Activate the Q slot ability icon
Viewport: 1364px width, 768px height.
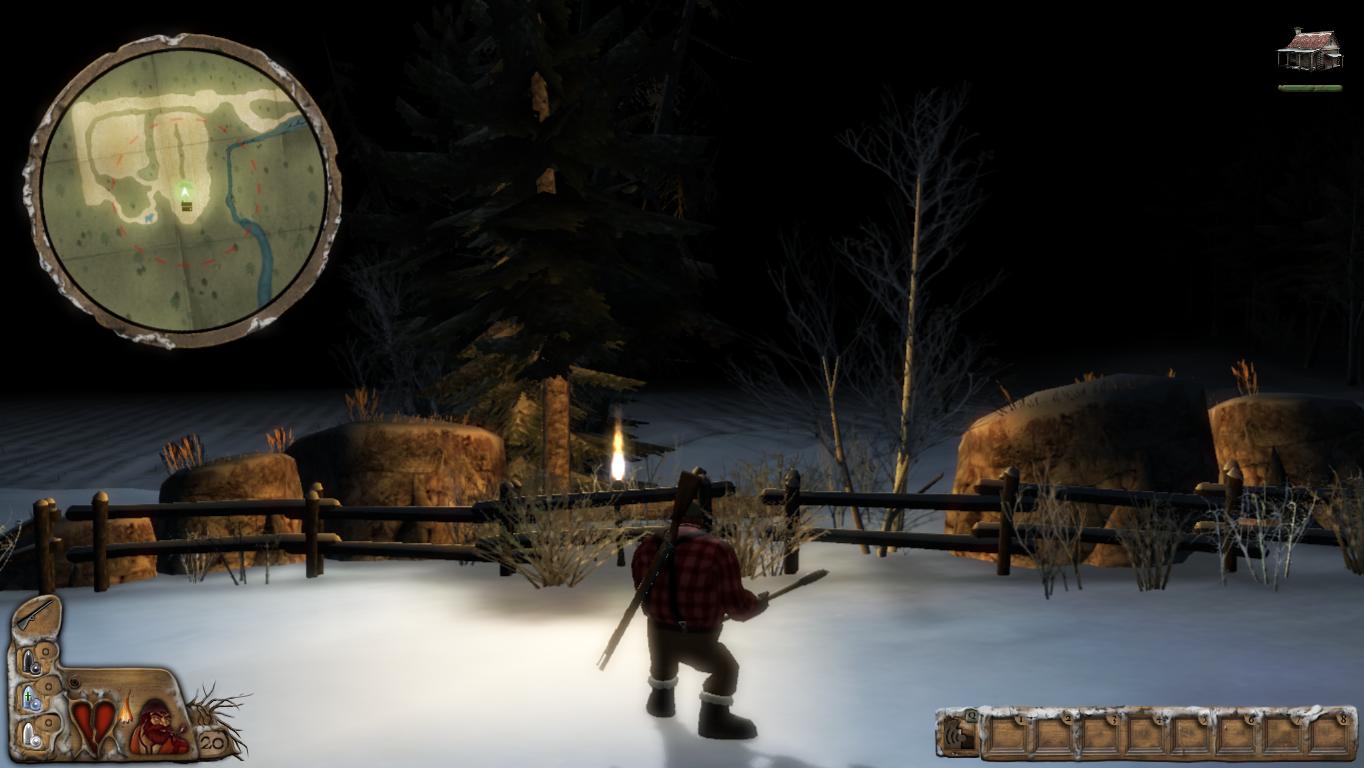(x=959, y=733)
